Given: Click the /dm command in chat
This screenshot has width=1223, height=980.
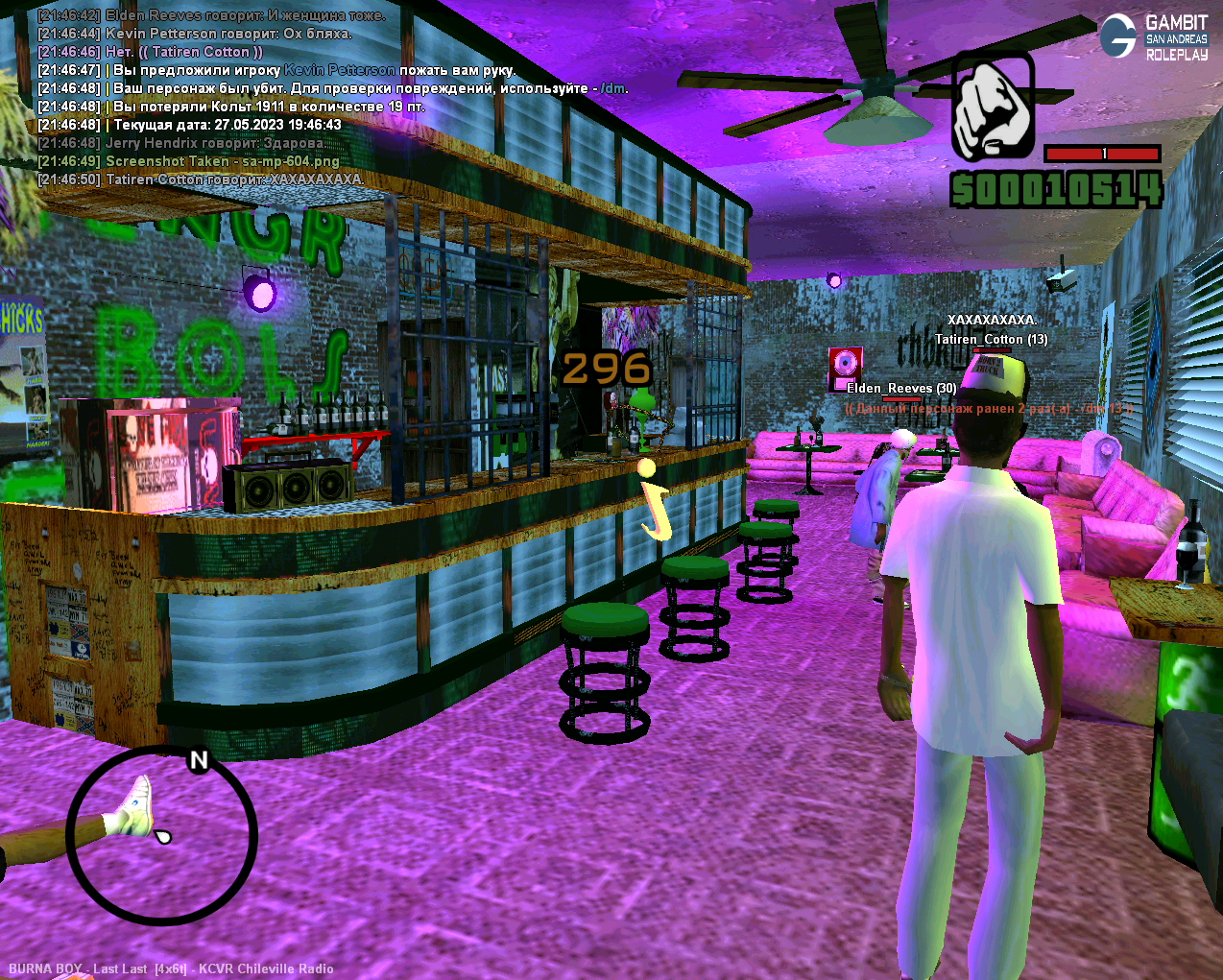Looking at the screenshot, I should click(613, 88).
